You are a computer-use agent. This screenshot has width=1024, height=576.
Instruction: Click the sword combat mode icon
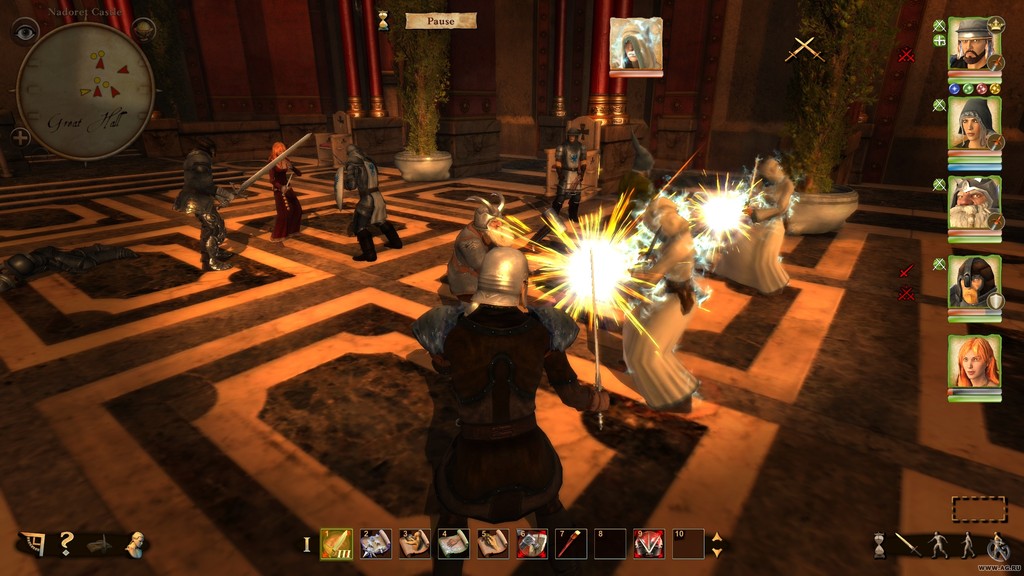click(x=908, y=544)
